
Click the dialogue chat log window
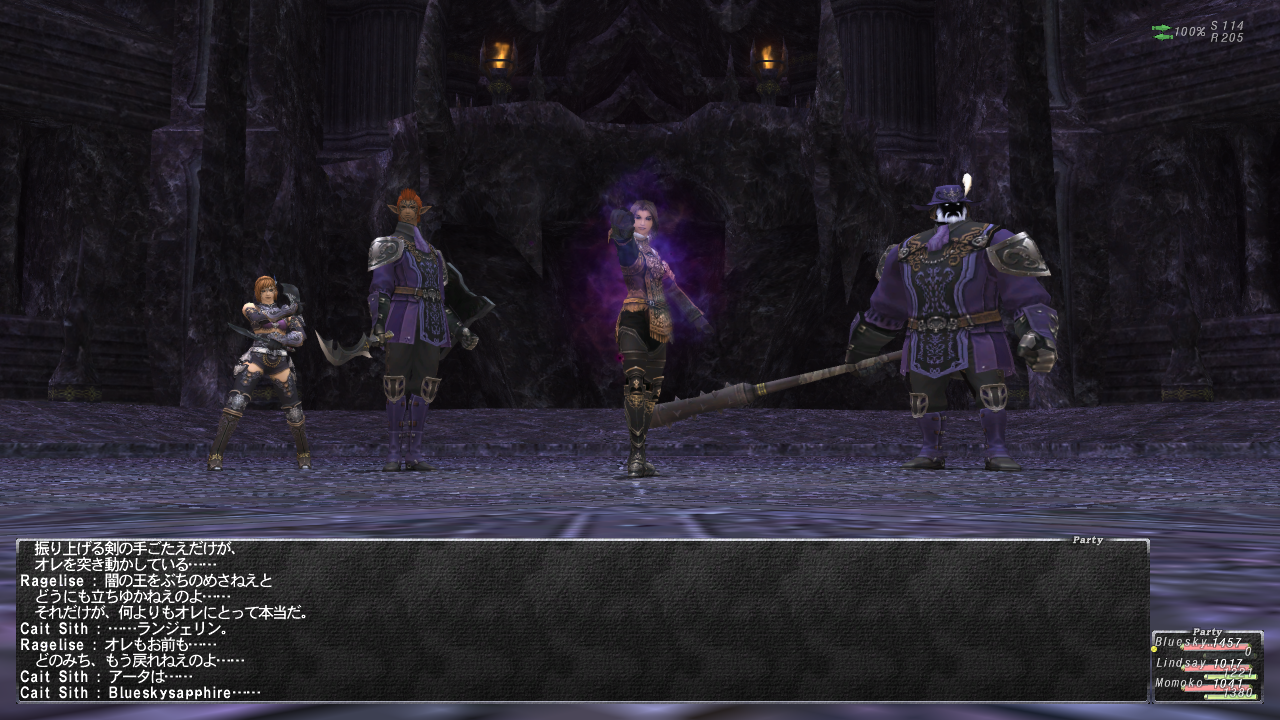[x=582, y=620]
